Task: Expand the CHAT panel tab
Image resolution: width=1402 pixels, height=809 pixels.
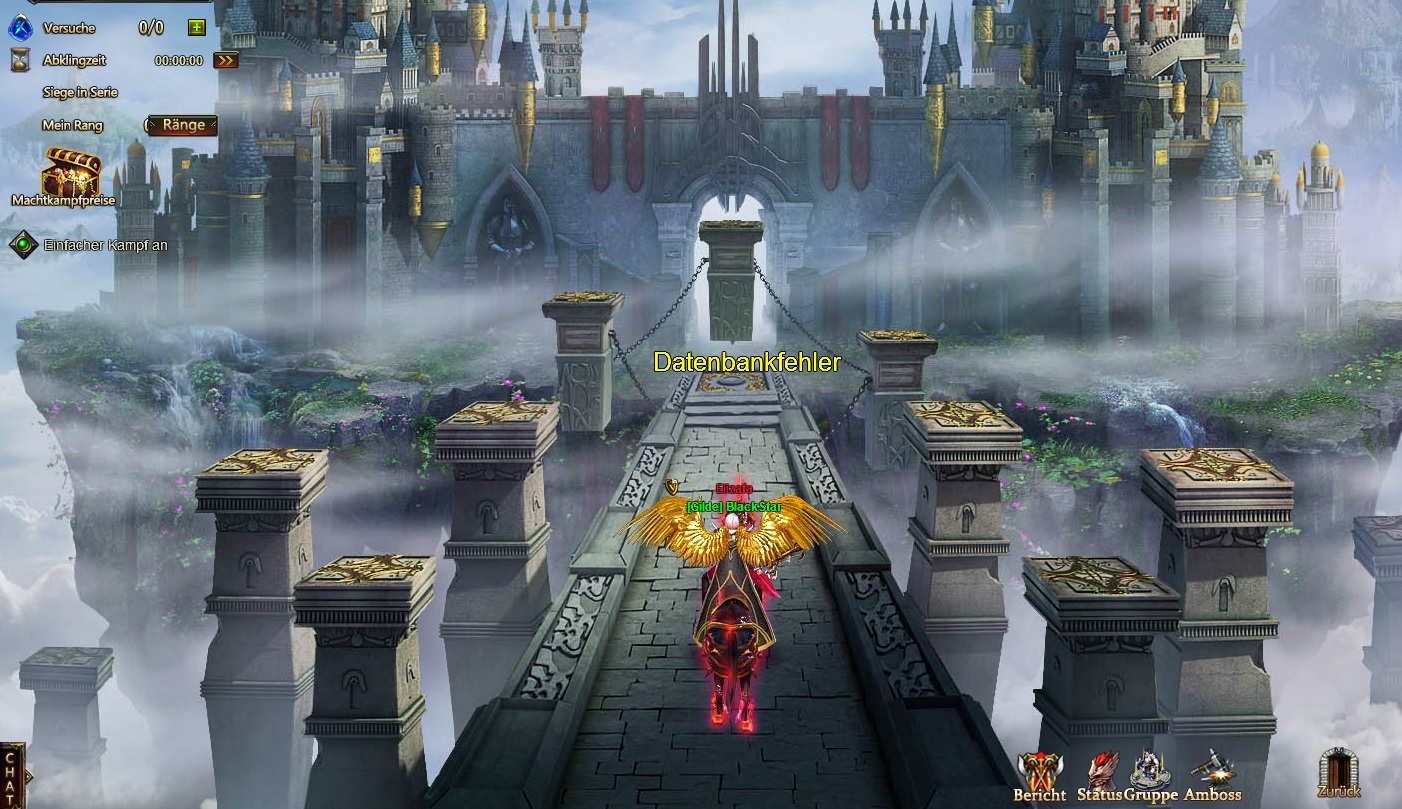Action: (x=12, y=774)
